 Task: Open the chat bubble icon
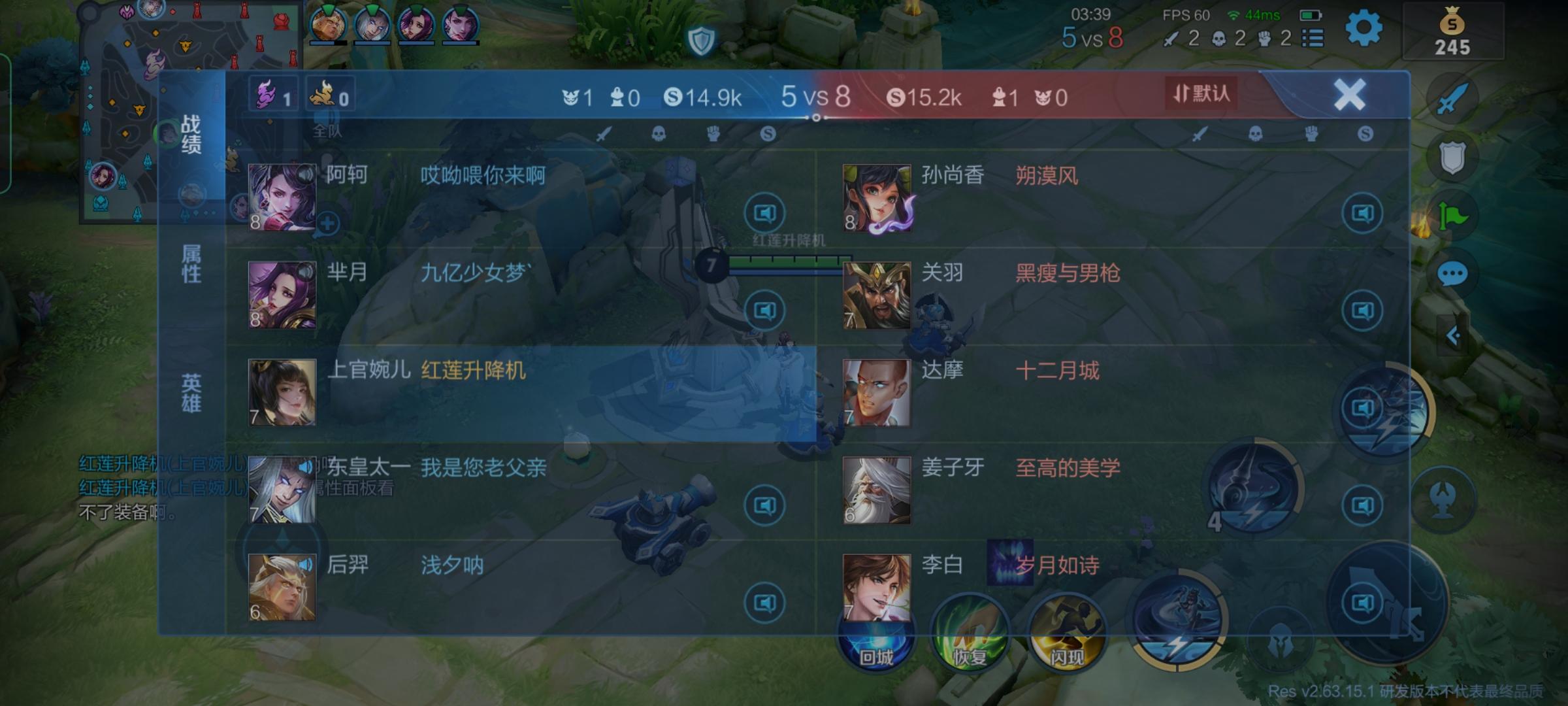coord(1452,275)
